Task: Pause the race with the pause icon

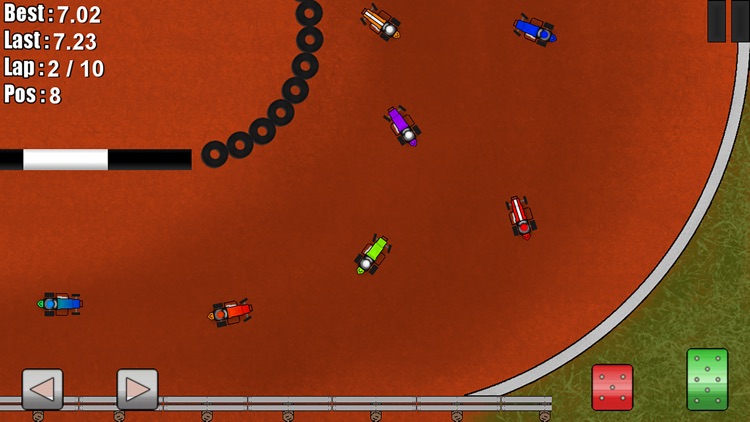Action: 728,20
